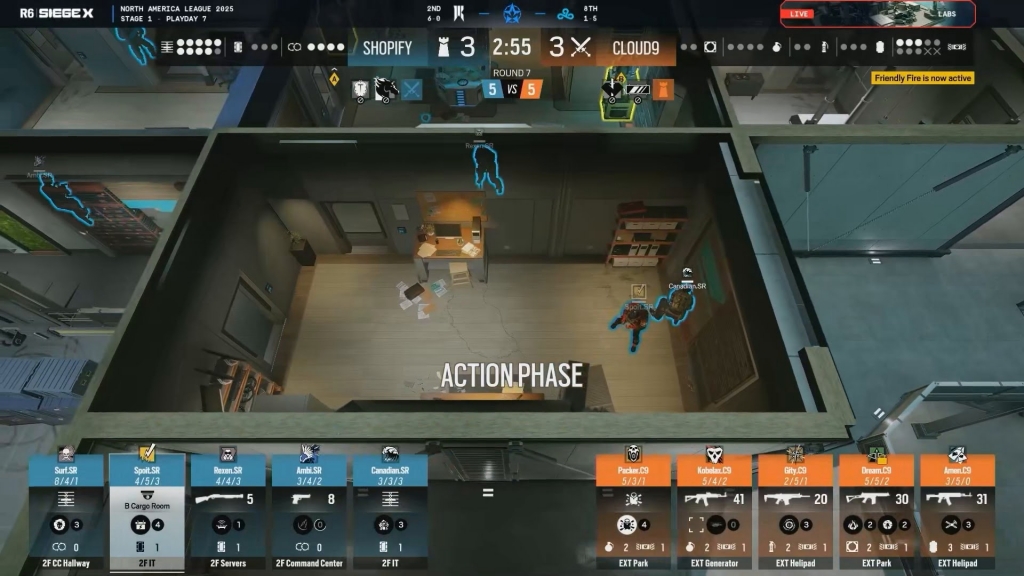The image size is (1024, 576).
Task: Click Surf.SR's operator portrait icon
Action: point(66,454)
